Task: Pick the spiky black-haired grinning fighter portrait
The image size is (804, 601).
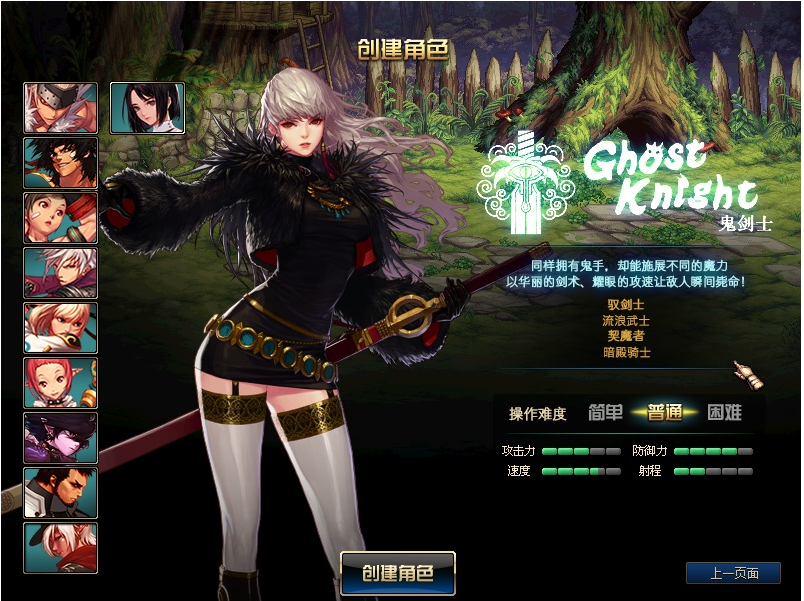Action: 61,163
